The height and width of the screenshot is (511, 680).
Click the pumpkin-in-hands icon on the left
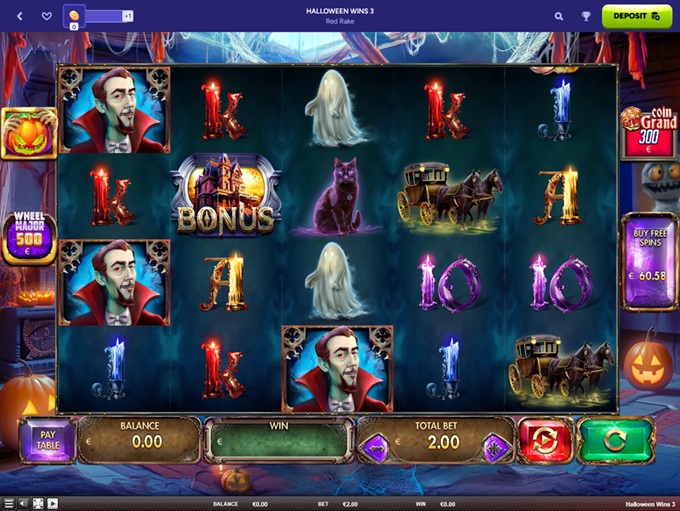click(29, 133)
